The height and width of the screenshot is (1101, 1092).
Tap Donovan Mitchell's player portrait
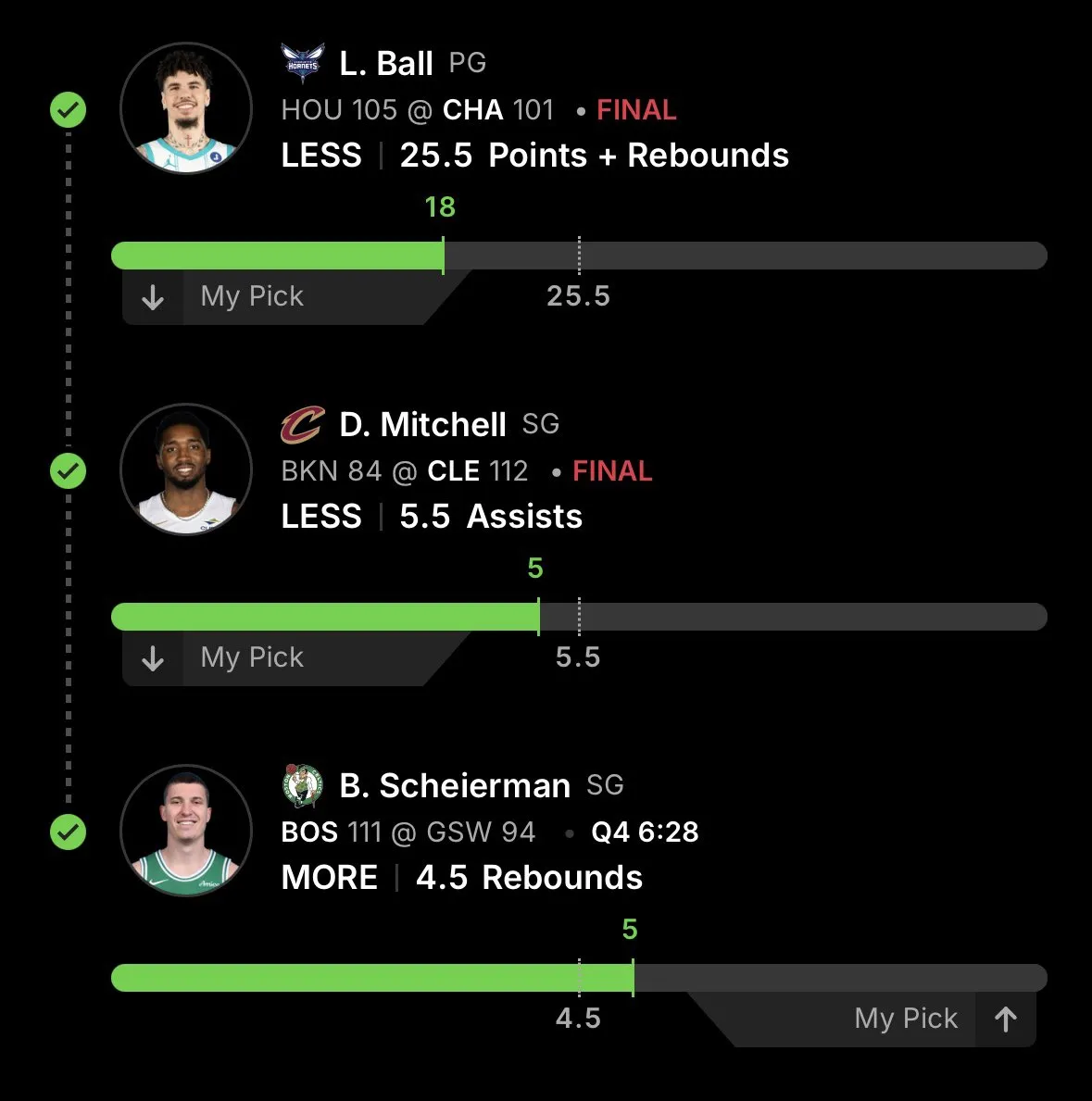(186, 469)
